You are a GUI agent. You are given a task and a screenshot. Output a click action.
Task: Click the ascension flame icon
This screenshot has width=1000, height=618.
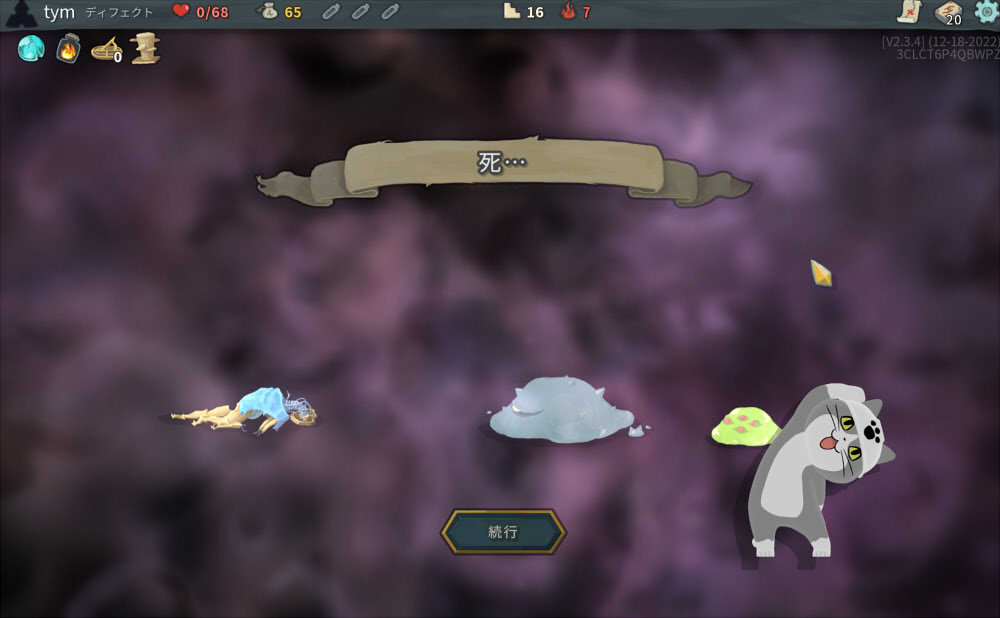569,12
